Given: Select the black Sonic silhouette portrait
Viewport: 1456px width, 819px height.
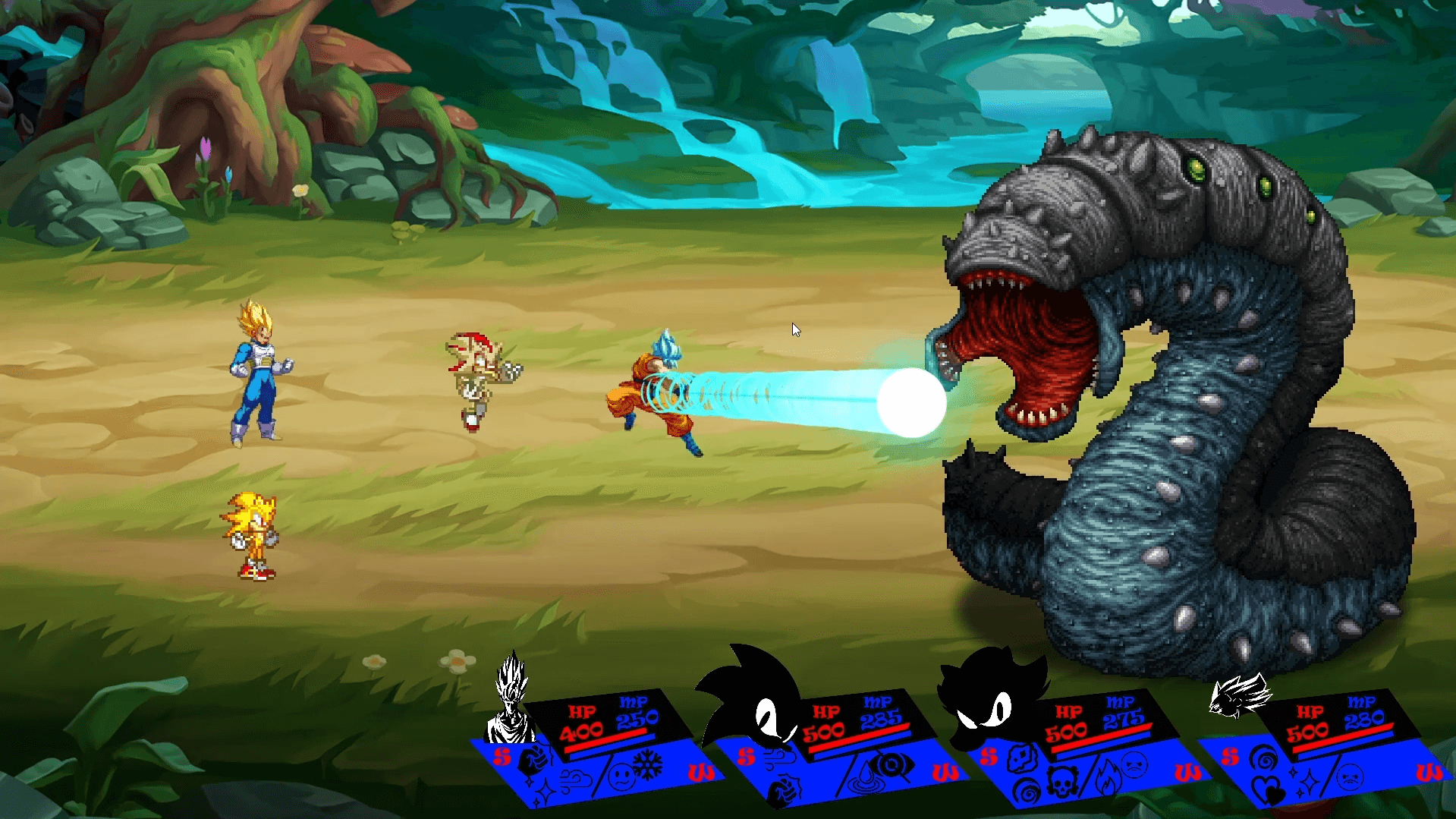Looking at the screenshot, I should [751, 698].
